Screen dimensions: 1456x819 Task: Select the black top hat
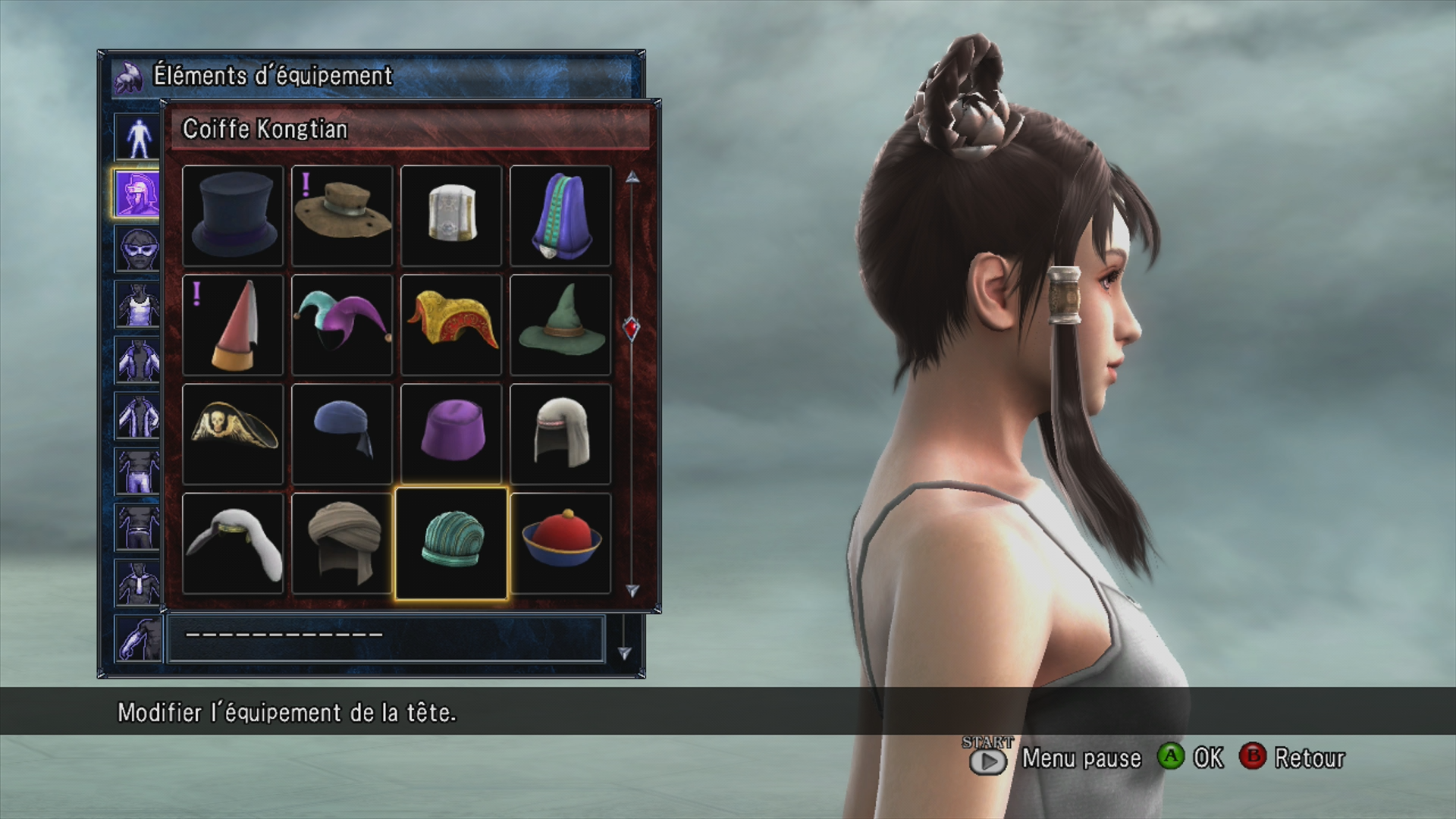click(x=233, y=216)
